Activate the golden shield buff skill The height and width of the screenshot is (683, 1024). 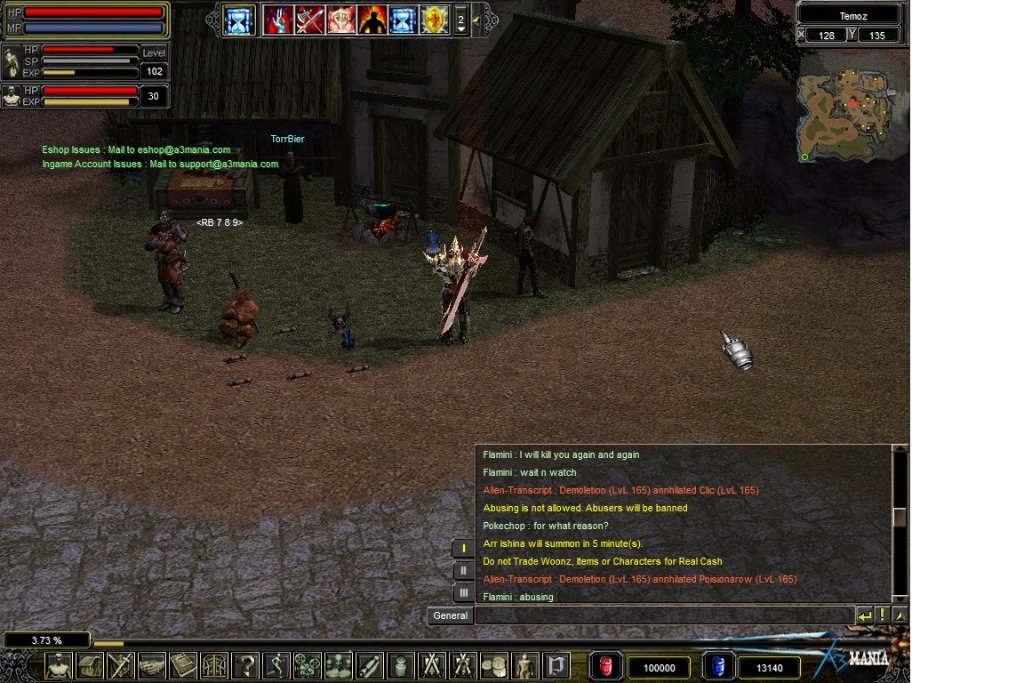pos(434,20)
